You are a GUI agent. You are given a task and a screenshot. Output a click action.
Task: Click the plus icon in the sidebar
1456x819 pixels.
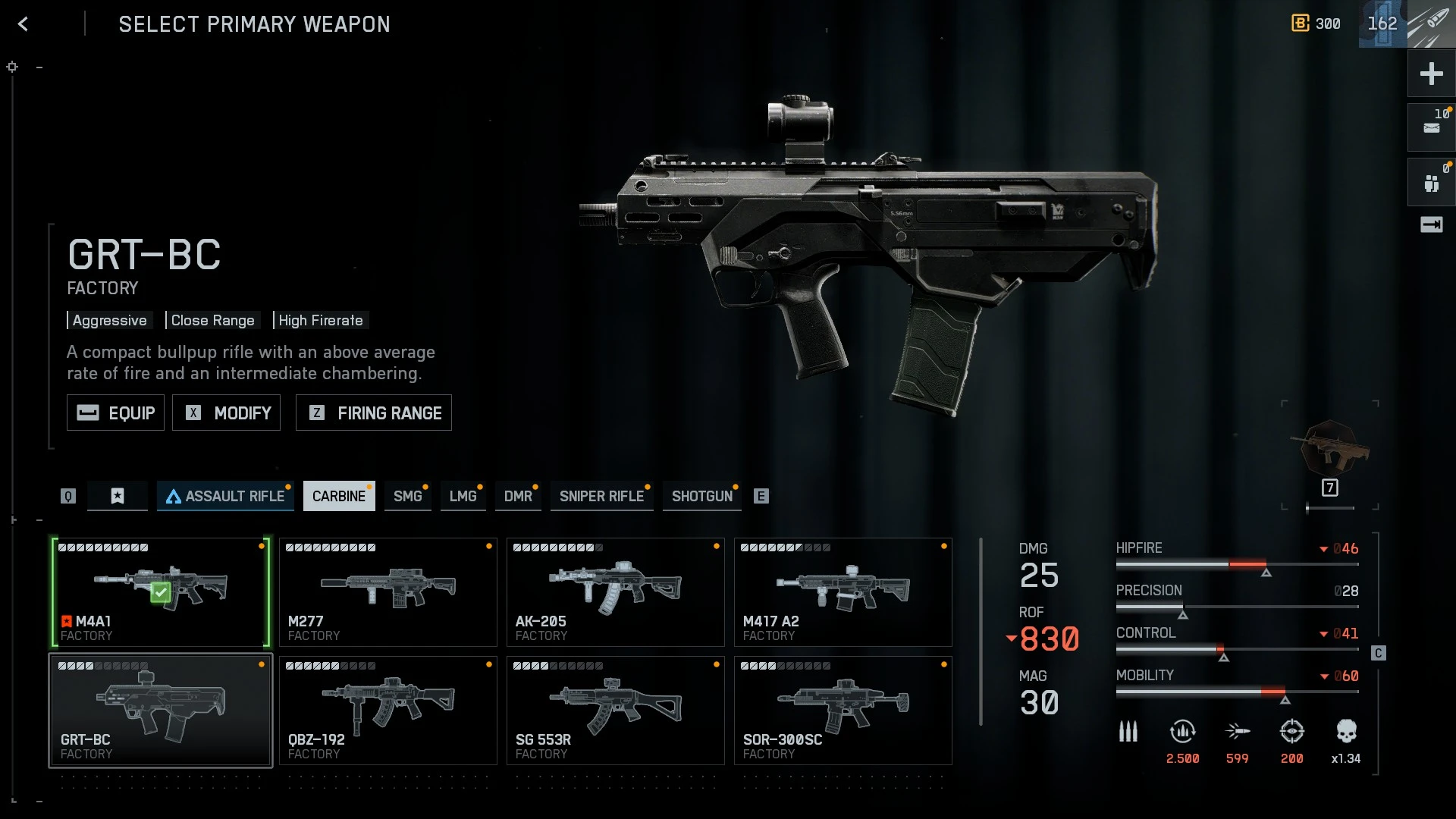1431,74
